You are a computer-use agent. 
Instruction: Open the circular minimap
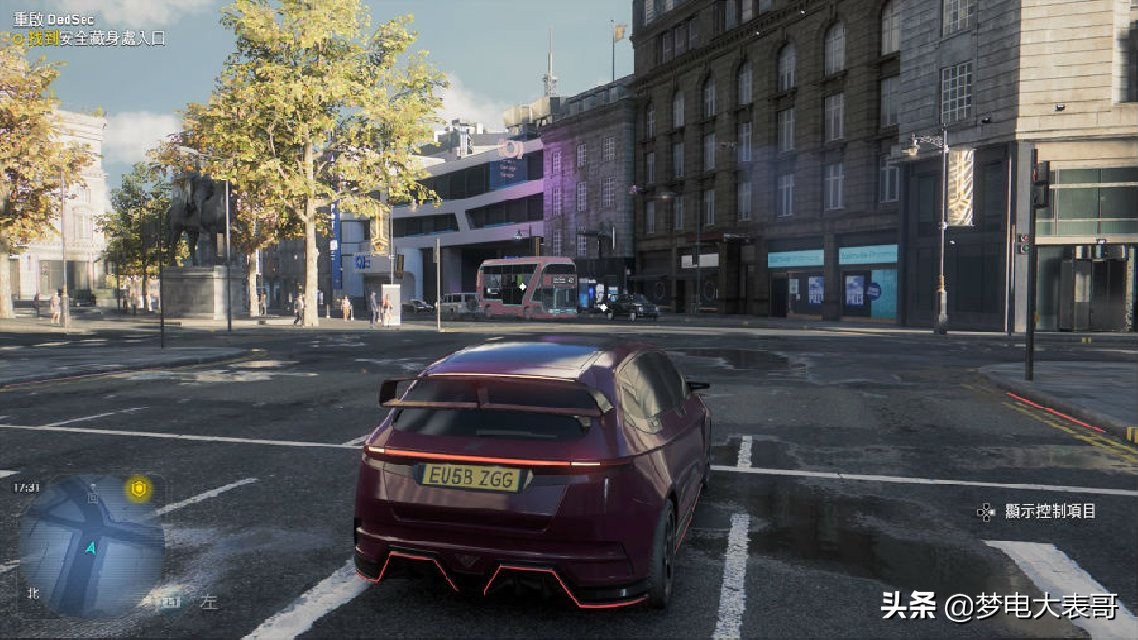(x=91, y=546)
